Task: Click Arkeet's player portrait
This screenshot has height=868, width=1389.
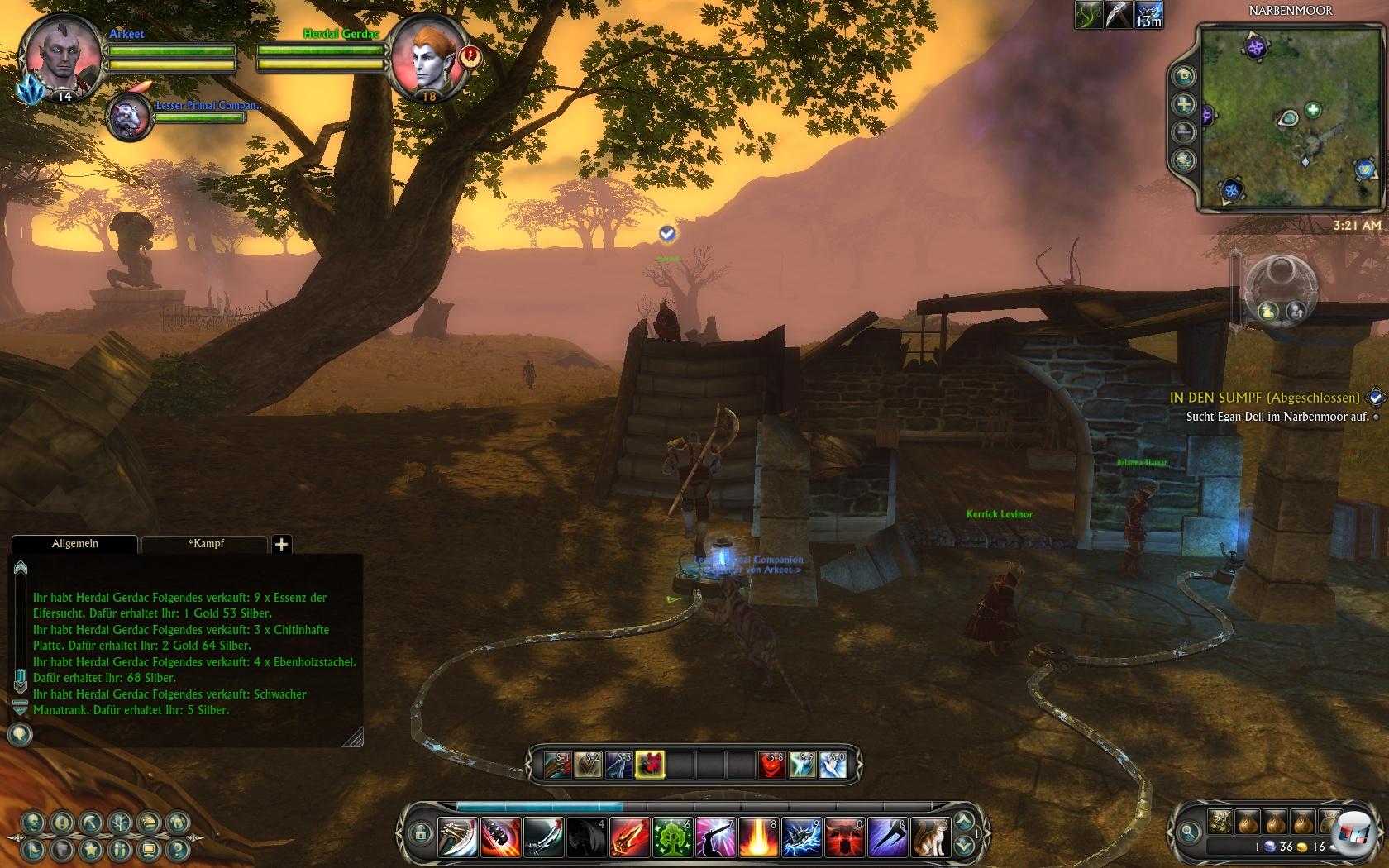Action: point(60,56)
